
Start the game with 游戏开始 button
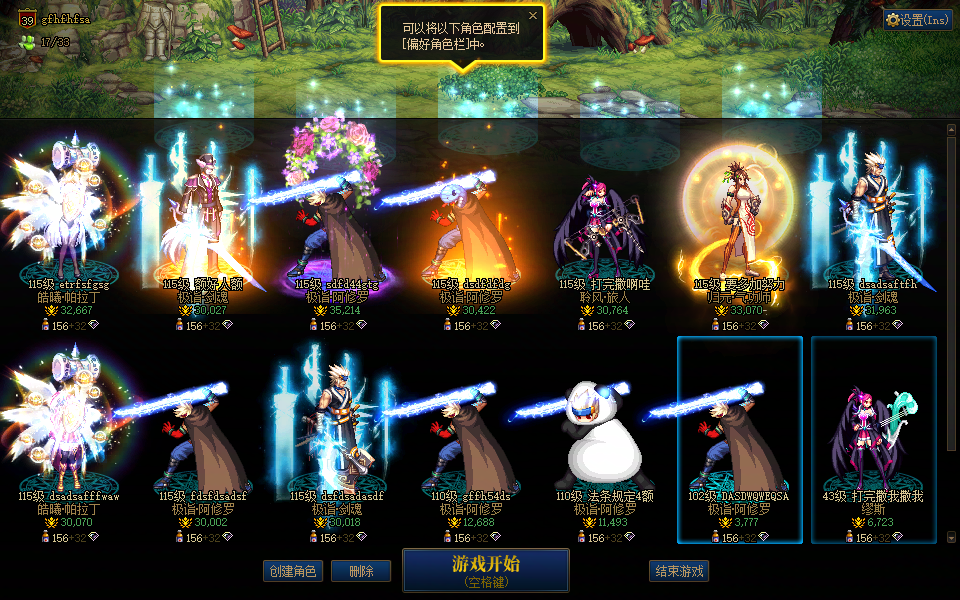(486, 569)
